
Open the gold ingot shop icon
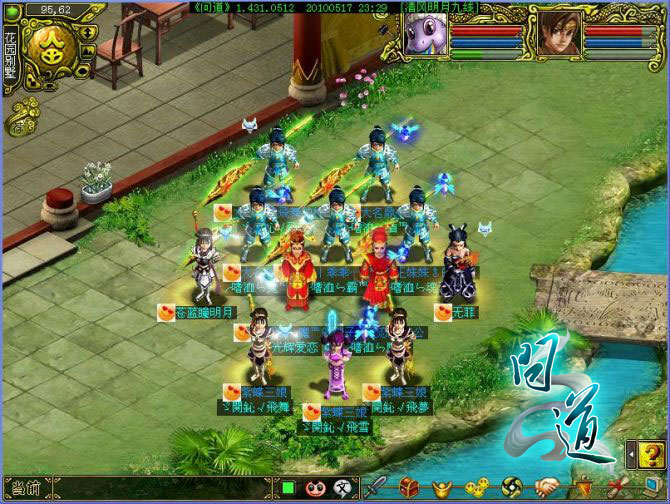(x=443, y=487)
